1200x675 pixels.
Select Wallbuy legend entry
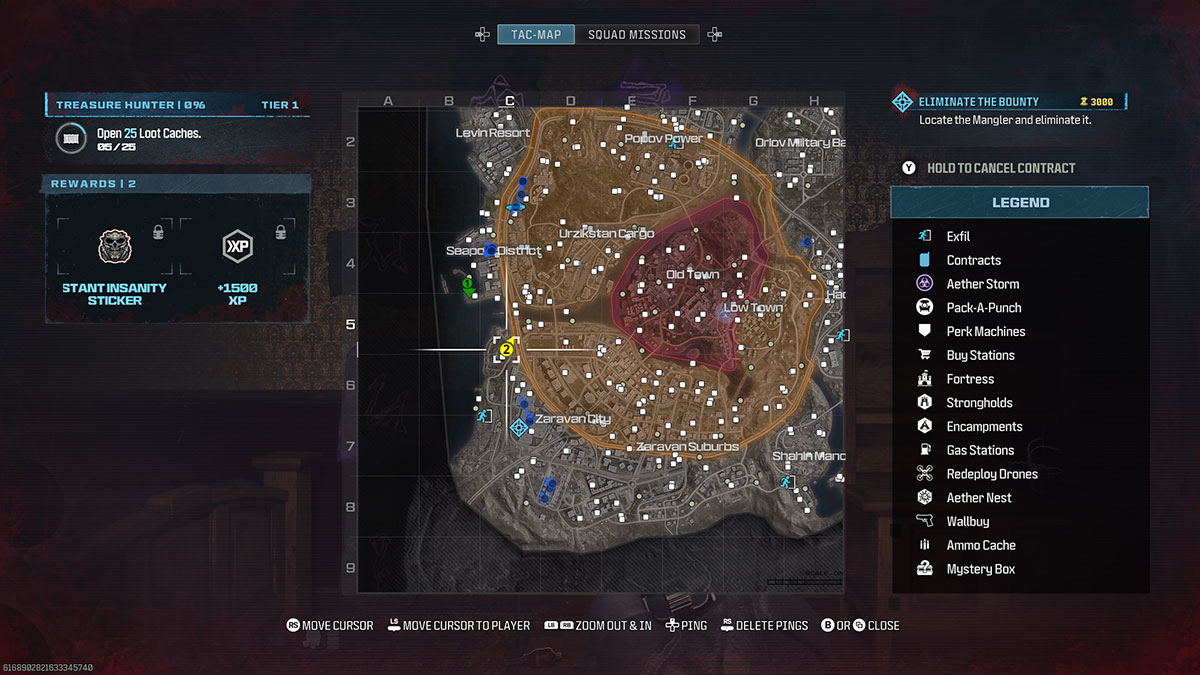coord(967,522)
